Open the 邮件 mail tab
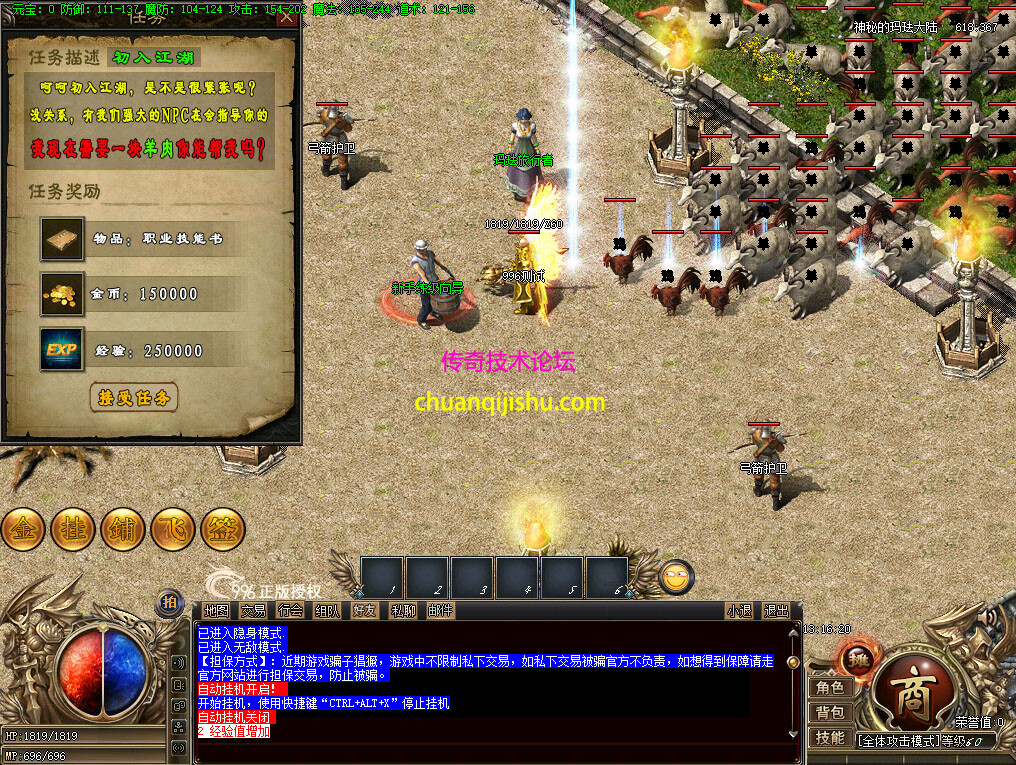The image size is (1016, 765). 440,610
